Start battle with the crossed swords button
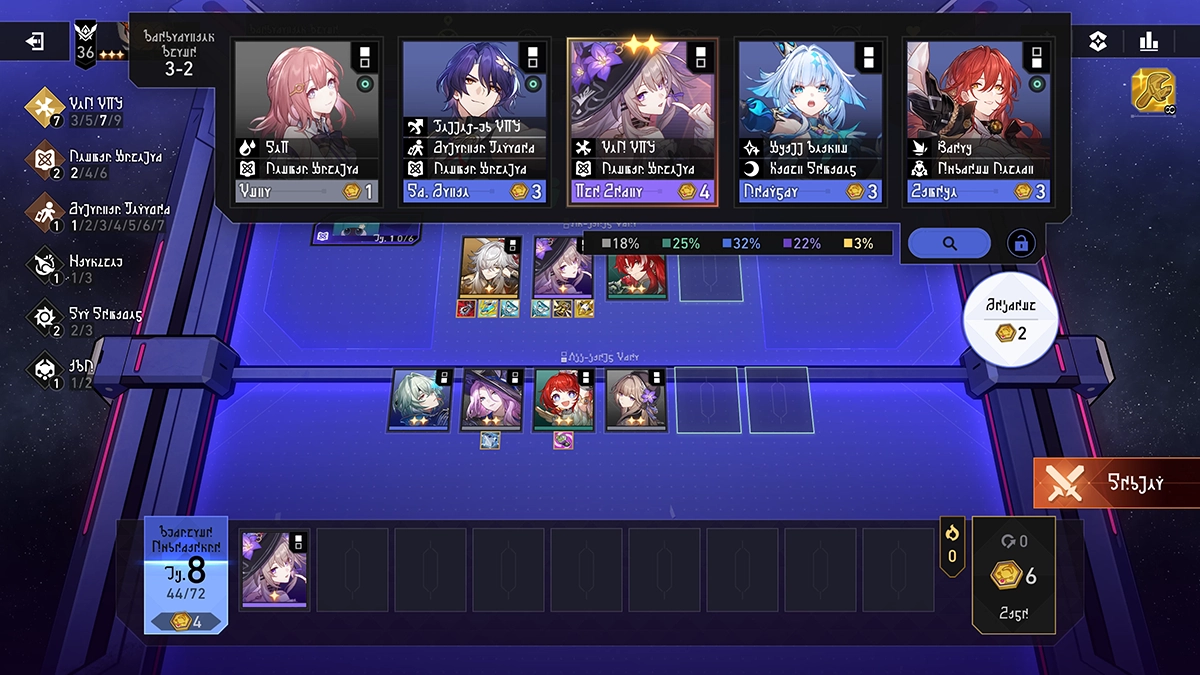Viewport: 1200px width, 675px height. 1116,483
